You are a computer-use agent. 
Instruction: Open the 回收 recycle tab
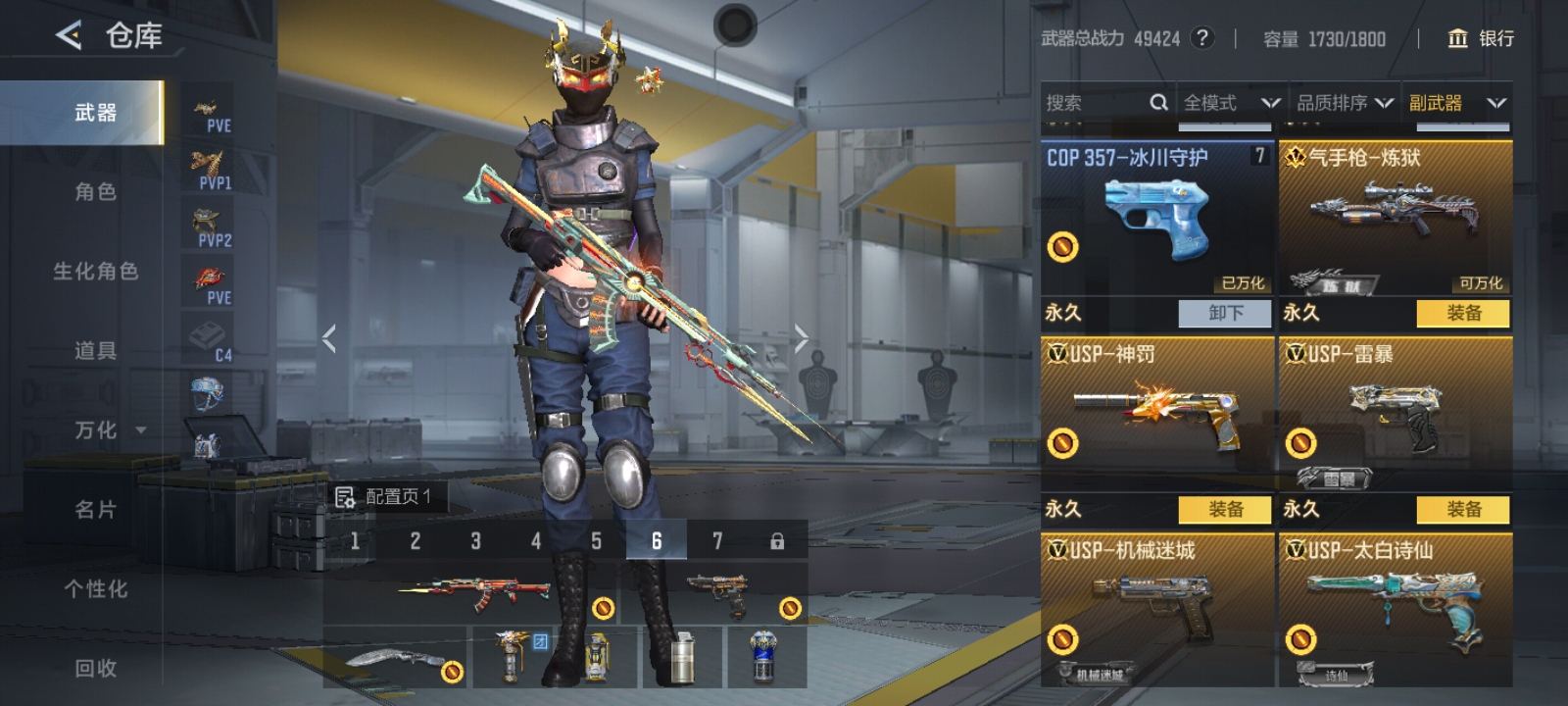95,668
